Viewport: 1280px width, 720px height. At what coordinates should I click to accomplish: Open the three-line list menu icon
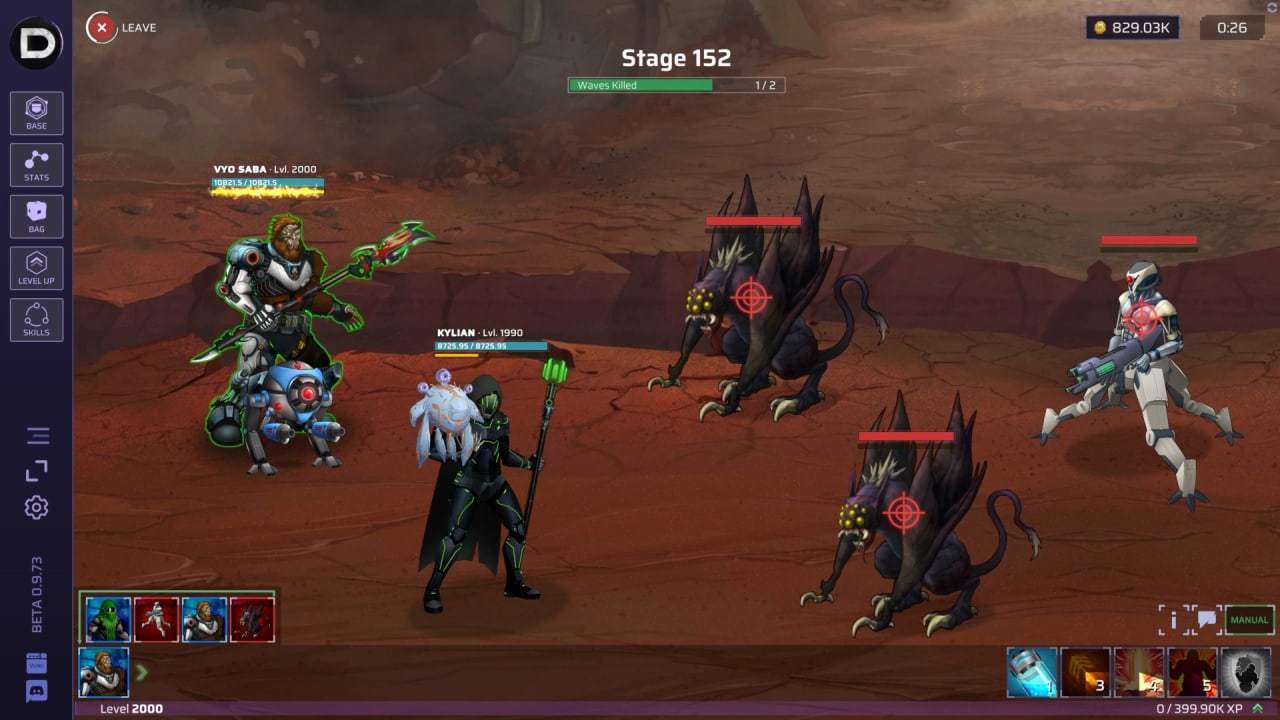point(38,436)
